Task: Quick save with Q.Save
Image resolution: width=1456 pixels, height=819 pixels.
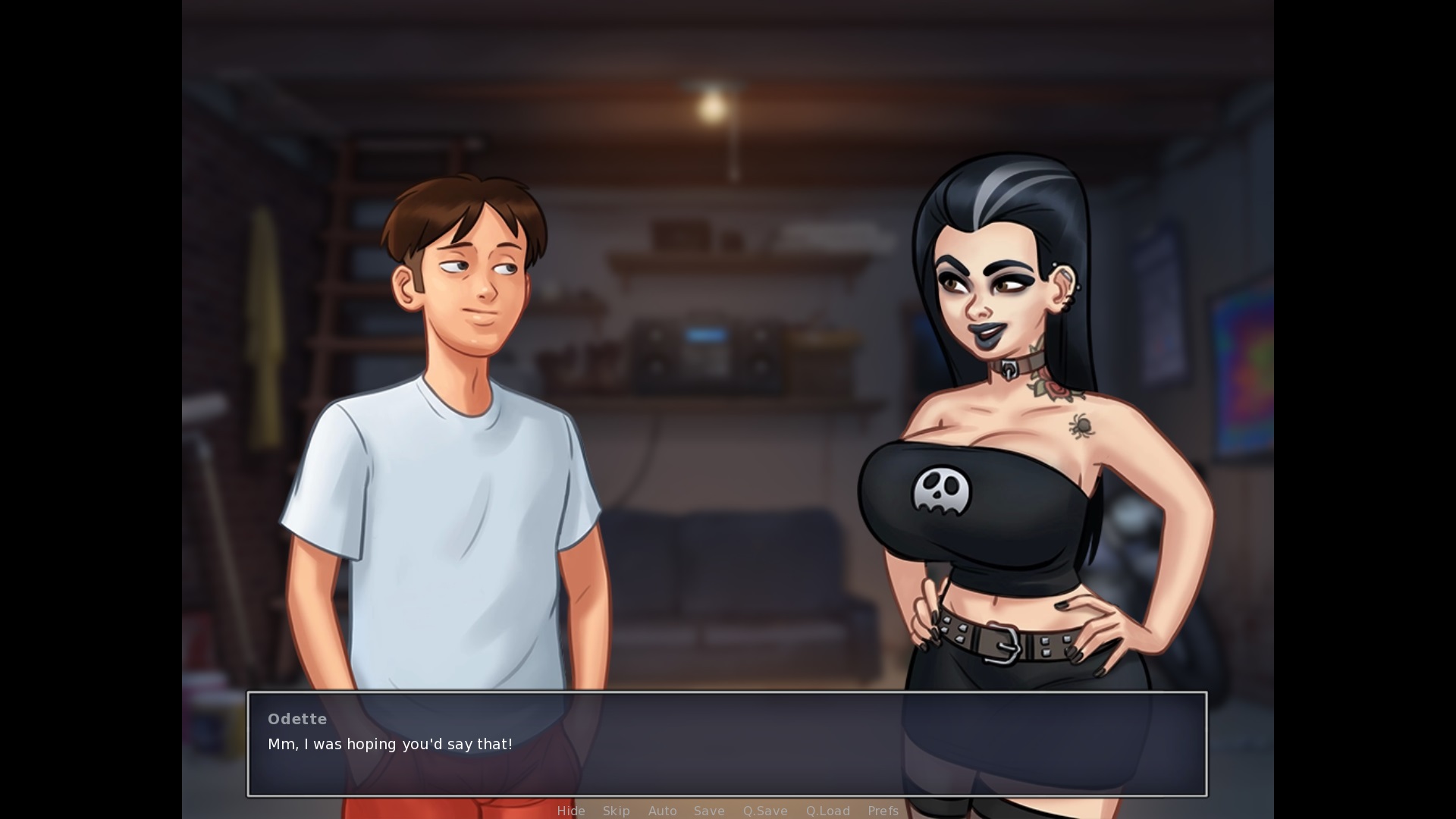Action: click(765, 811)
